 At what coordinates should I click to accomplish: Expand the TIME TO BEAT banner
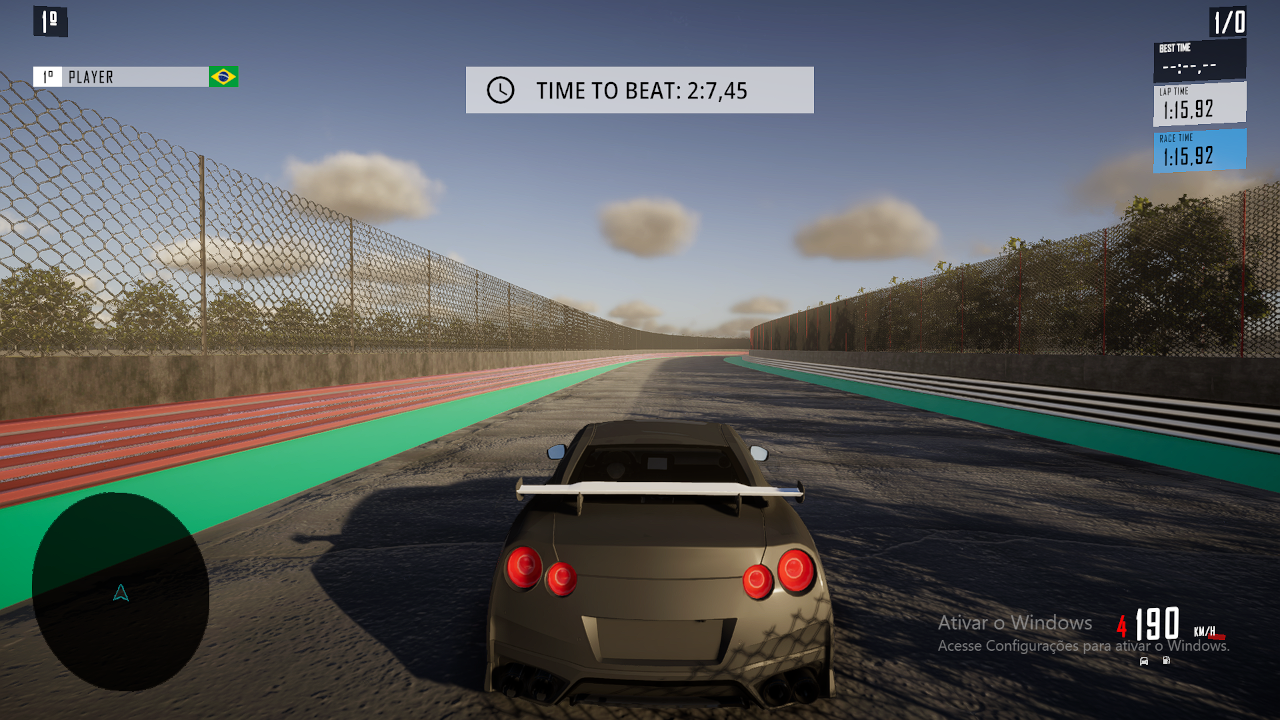coord(639,89)
